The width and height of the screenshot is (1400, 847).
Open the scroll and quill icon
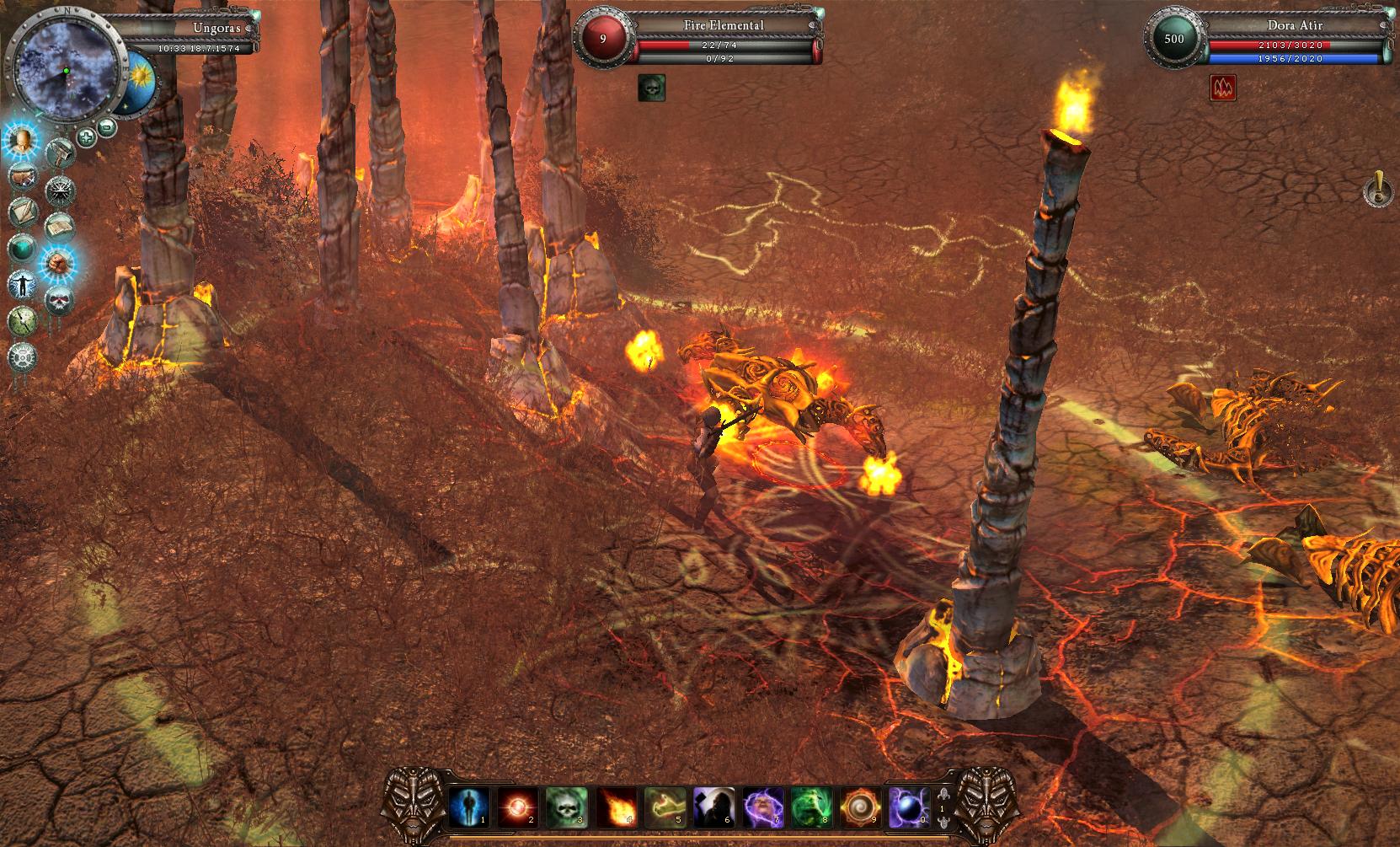pyautogui.click(x=23, y=212)
